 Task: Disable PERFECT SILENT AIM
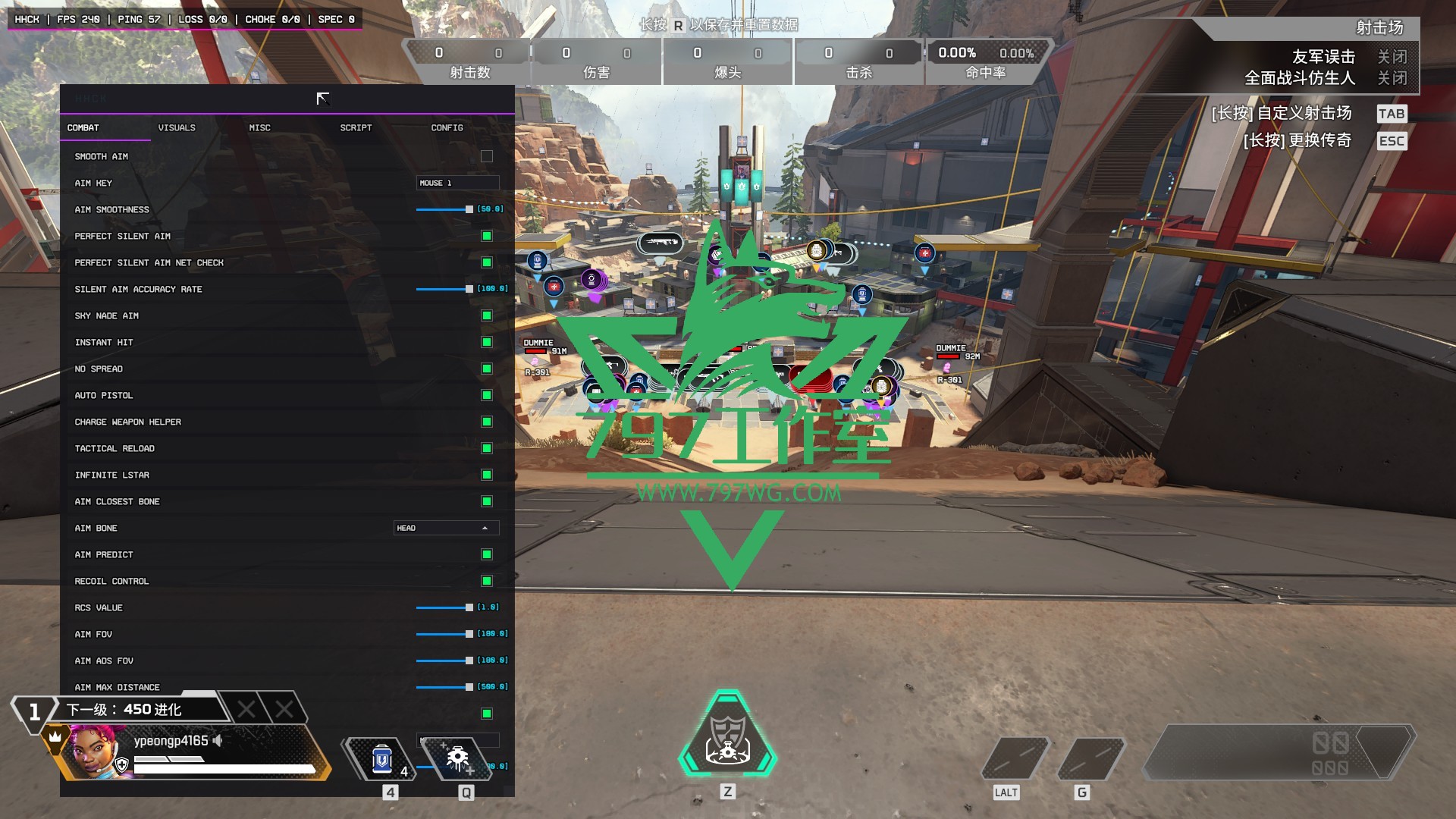pos(486,235)
